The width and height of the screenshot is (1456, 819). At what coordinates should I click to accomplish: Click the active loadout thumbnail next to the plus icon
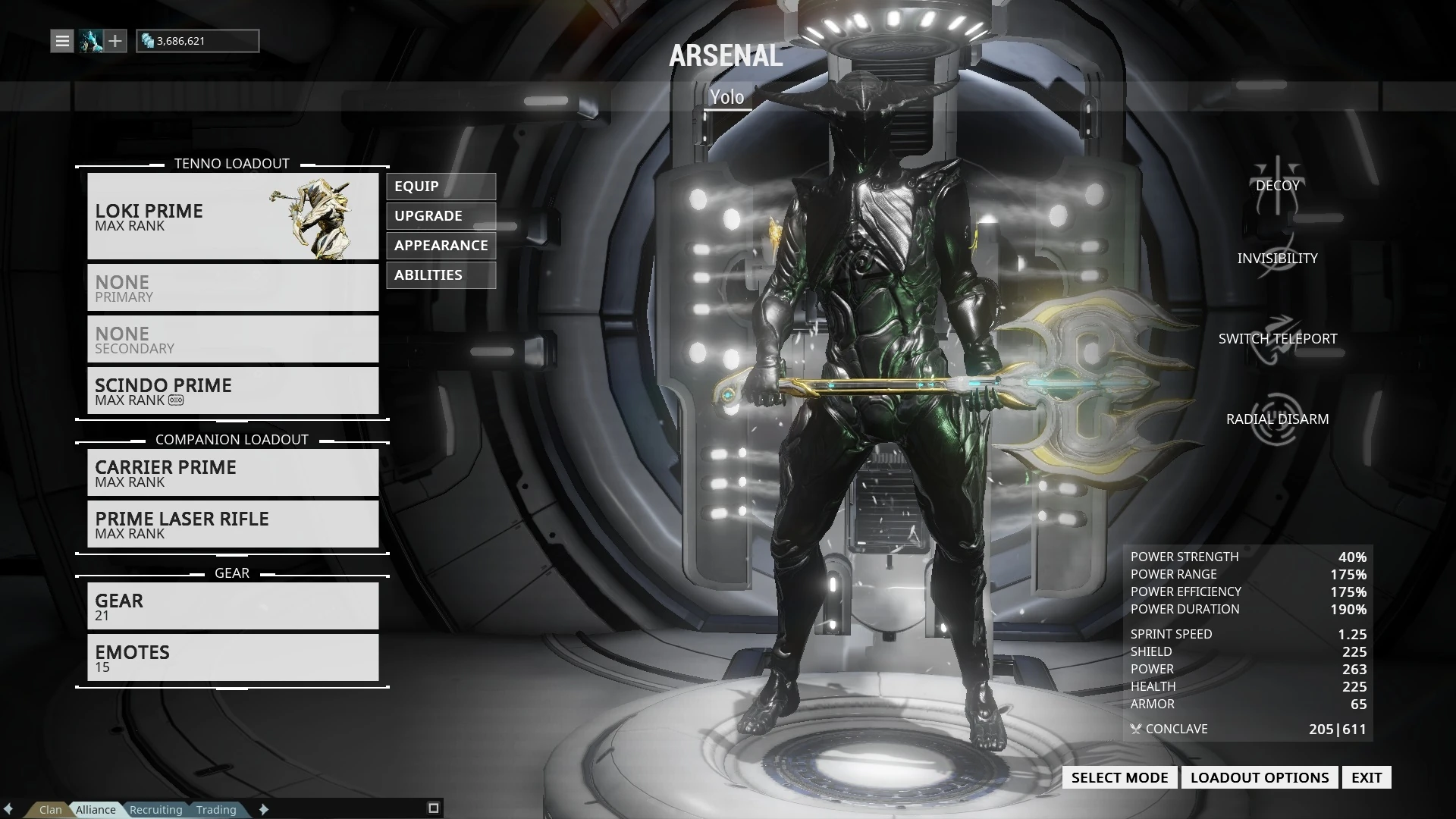(91, 41)
